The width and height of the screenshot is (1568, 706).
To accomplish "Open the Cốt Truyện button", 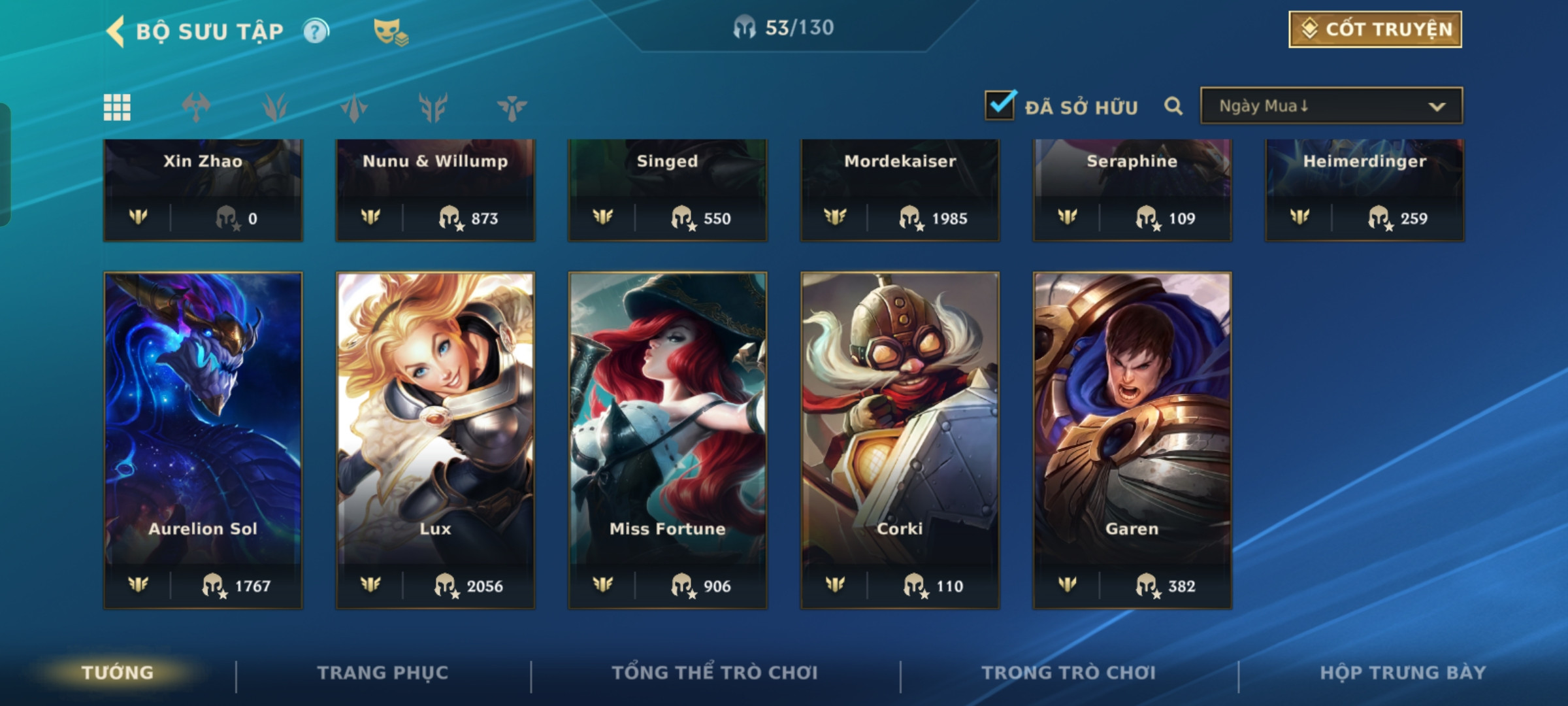I will (1375, 29).
